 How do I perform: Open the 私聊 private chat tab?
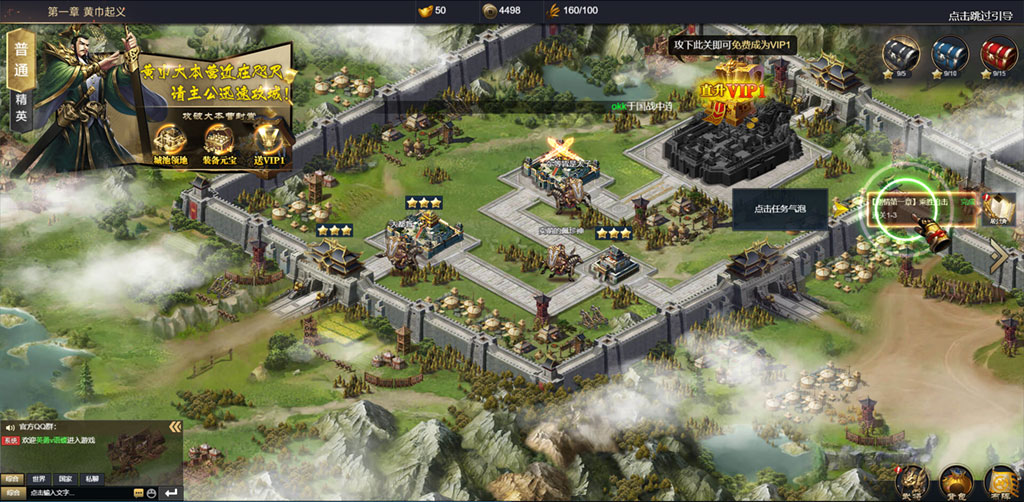coord(92,479)
